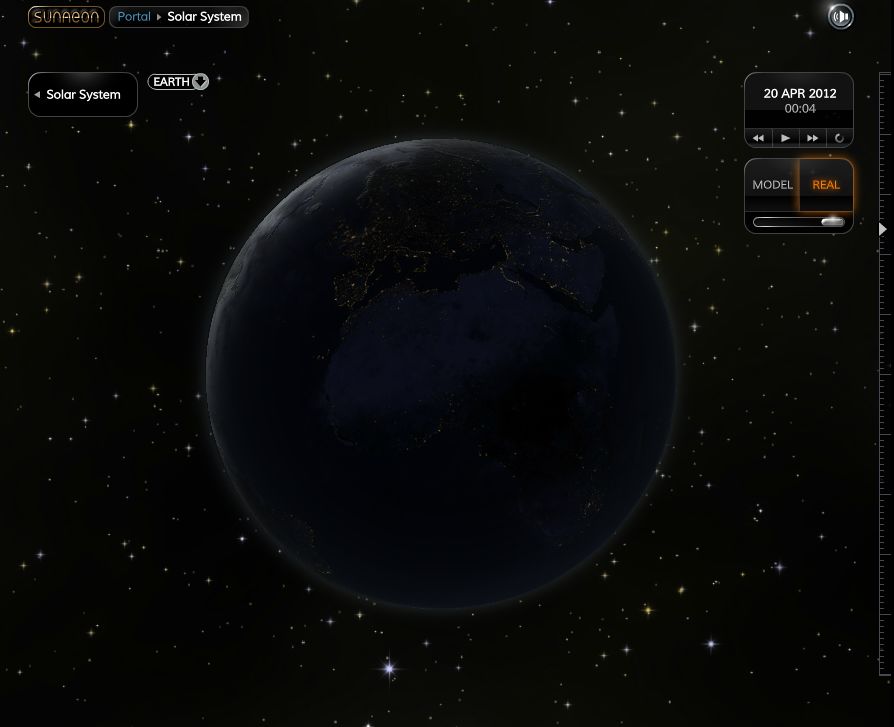Screen dimensions: 894x727
Task: Click the slider below MODEL and REAL
Action: pyautogui.click(x=799, y=222)
